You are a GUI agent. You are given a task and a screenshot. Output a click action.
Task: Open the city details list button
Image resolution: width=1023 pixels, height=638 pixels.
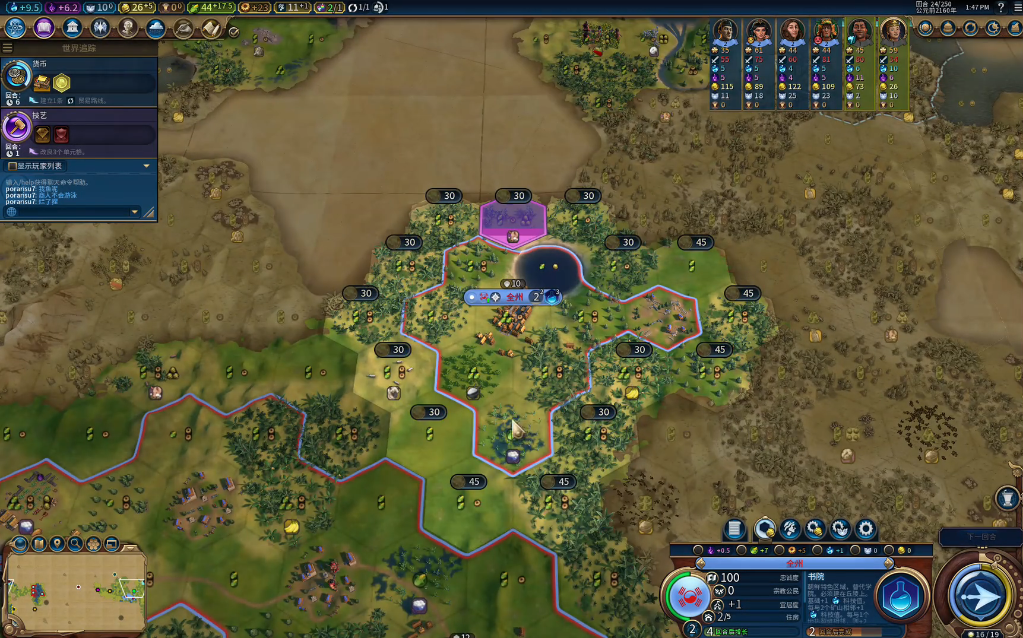[735, 529]
